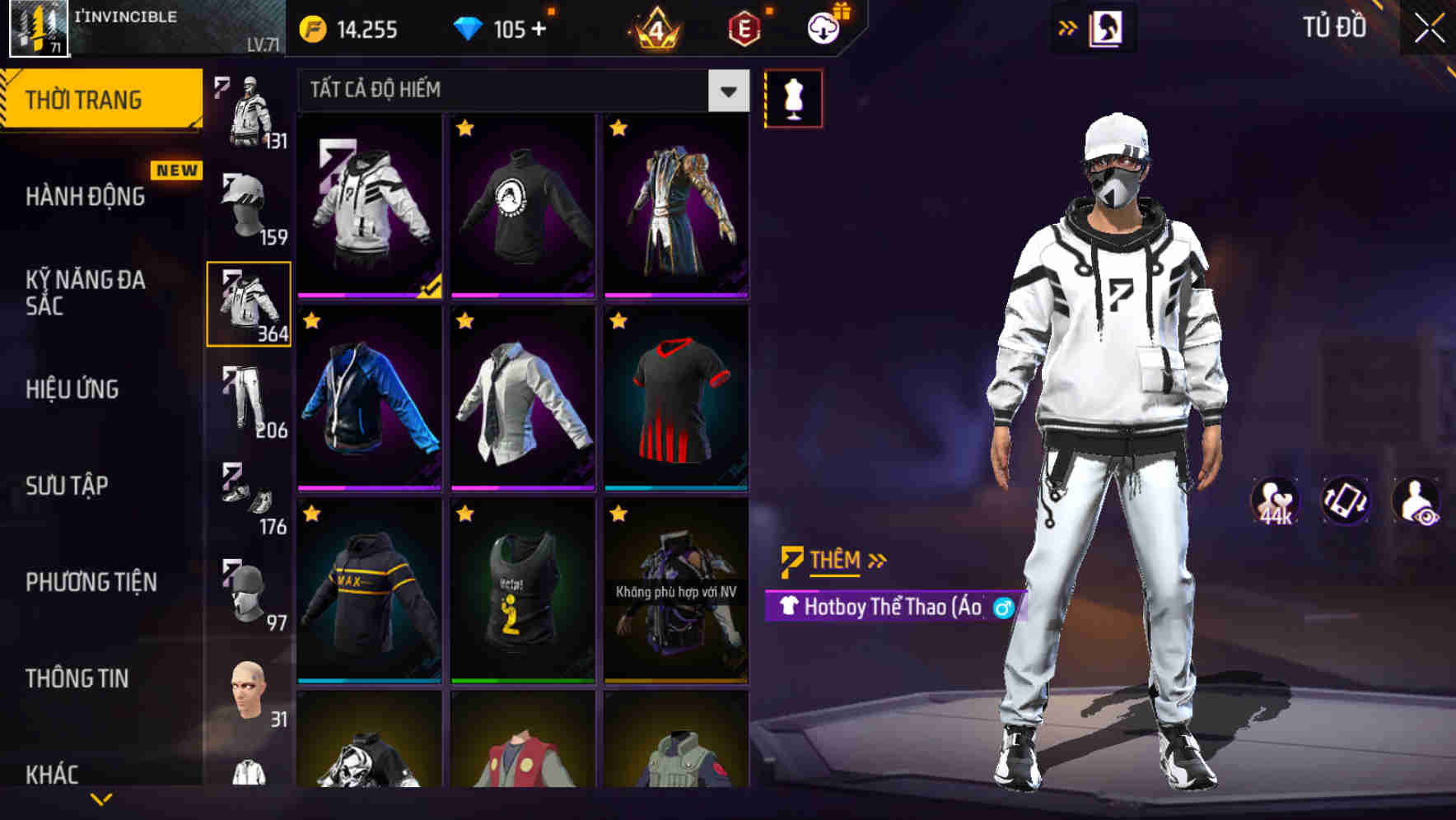
Task: Click the portrait avatar icon near TỦ ĐỒ
Action: pyautogui.click(x=1108, y=26)
